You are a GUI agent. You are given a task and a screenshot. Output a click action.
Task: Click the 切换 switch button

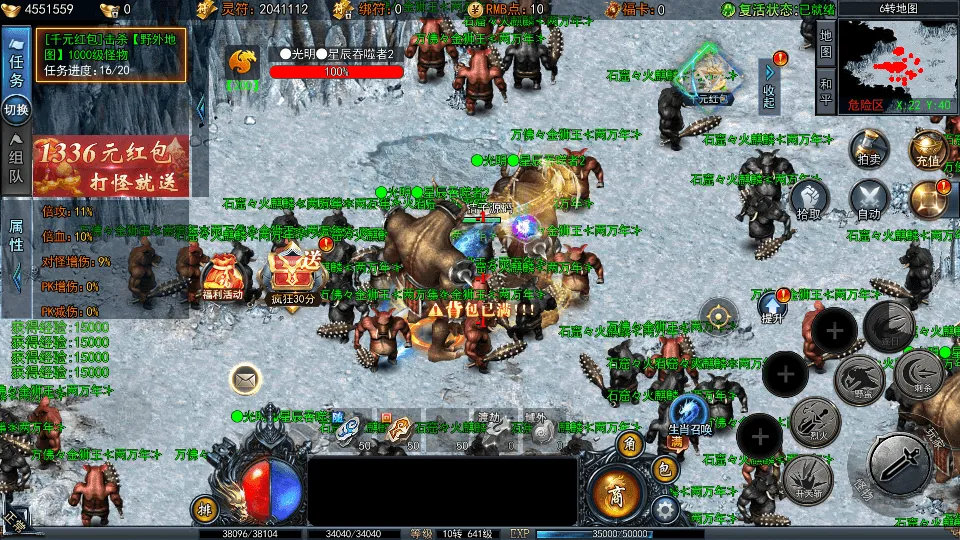[16, 109]
